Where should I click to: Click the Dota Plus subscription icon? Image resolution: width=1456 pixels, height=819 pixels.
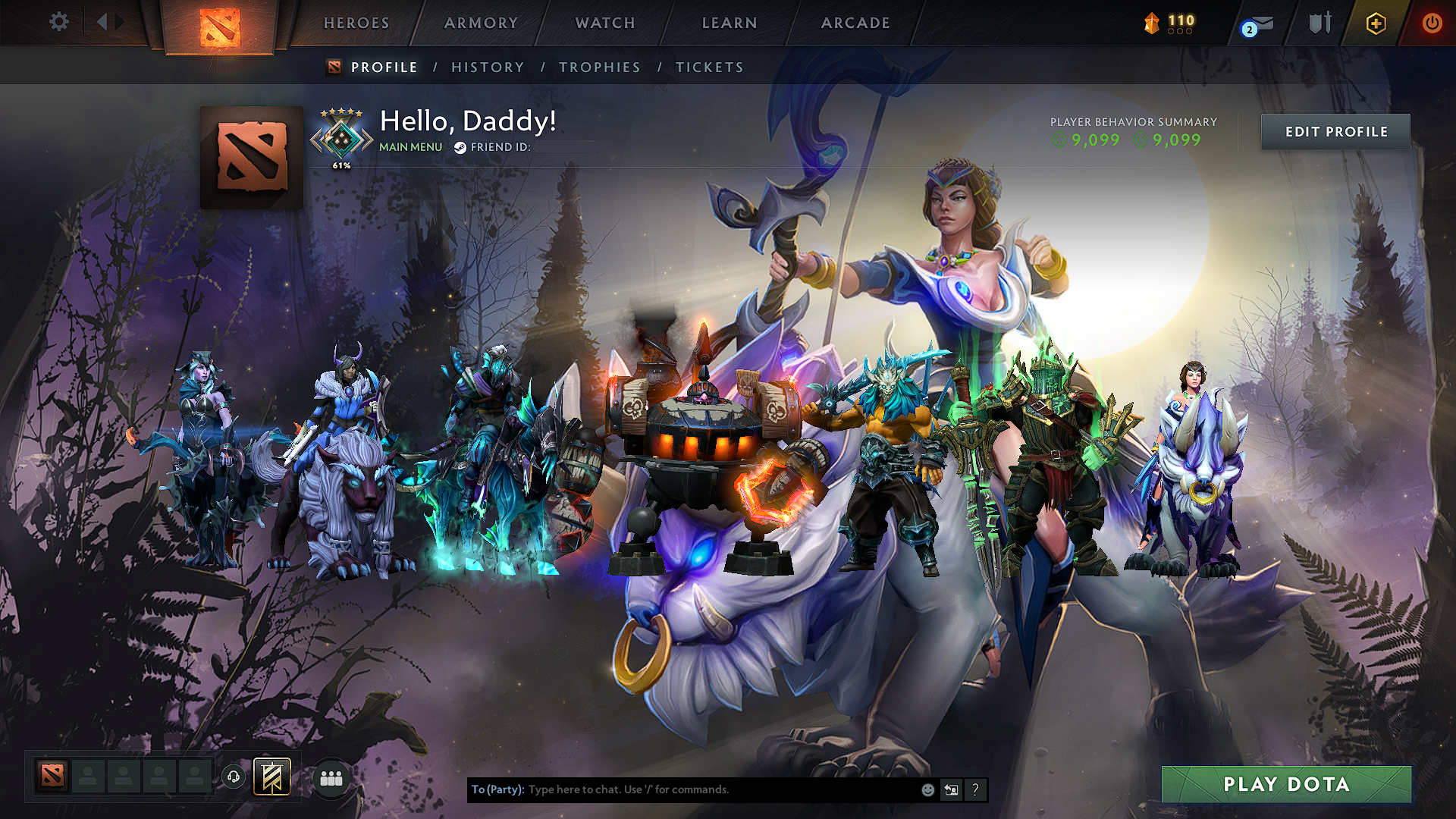pos(1375,23)
